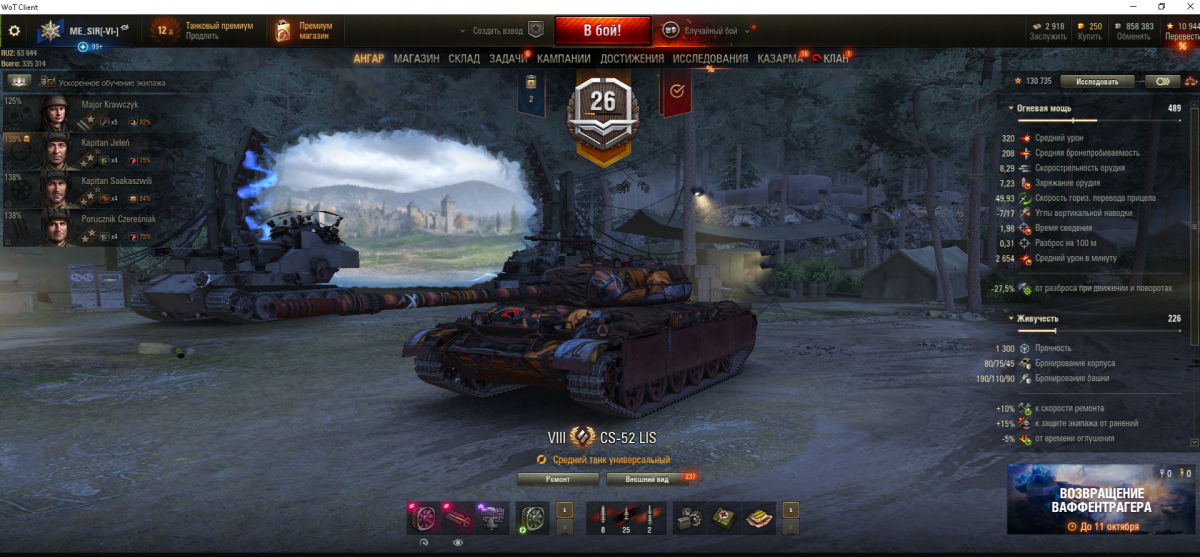Click the Ремонт button
The width and height of the screenshot is (1200, 557).
coord(558,479)
